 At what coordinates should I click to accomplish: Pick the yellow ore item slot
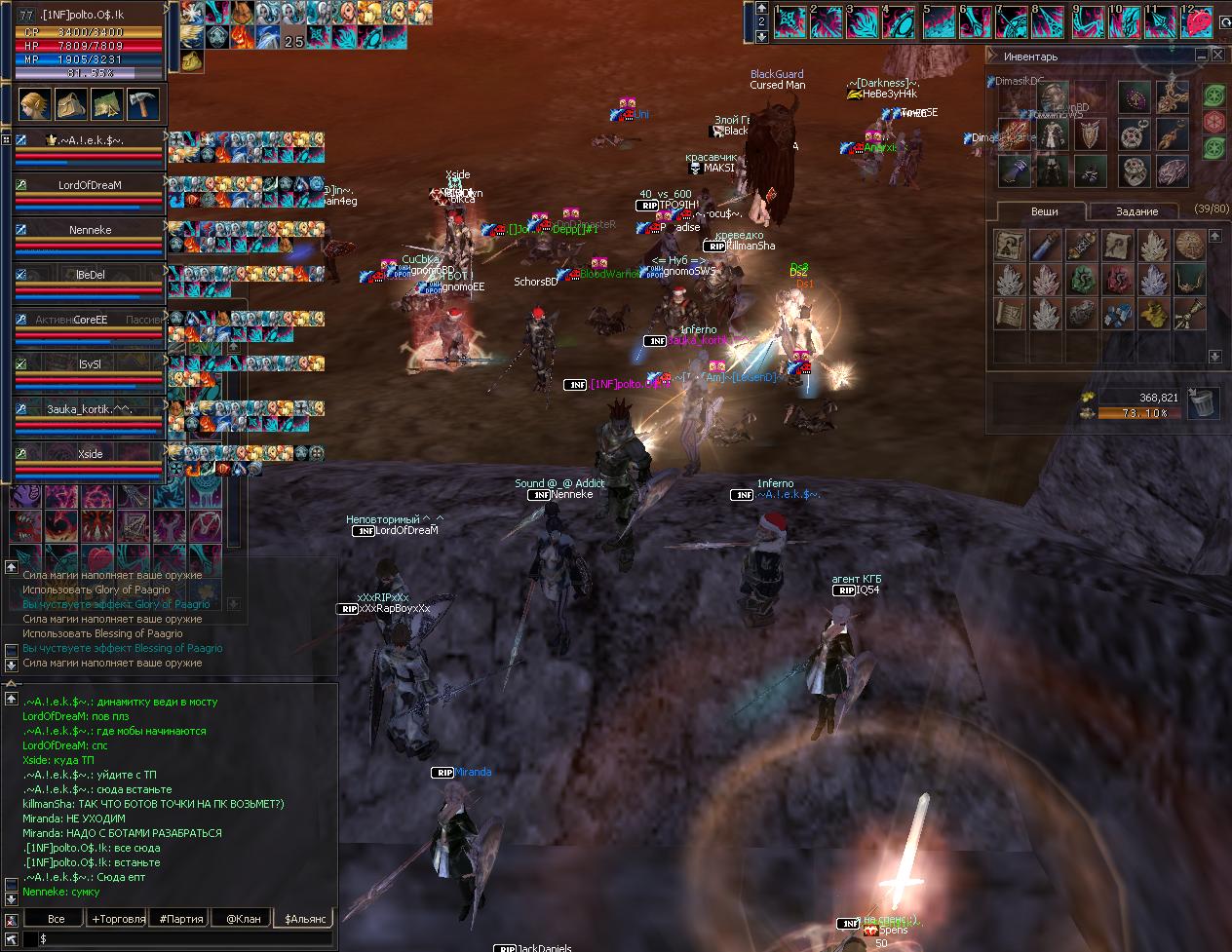(x=1154, y=315)
